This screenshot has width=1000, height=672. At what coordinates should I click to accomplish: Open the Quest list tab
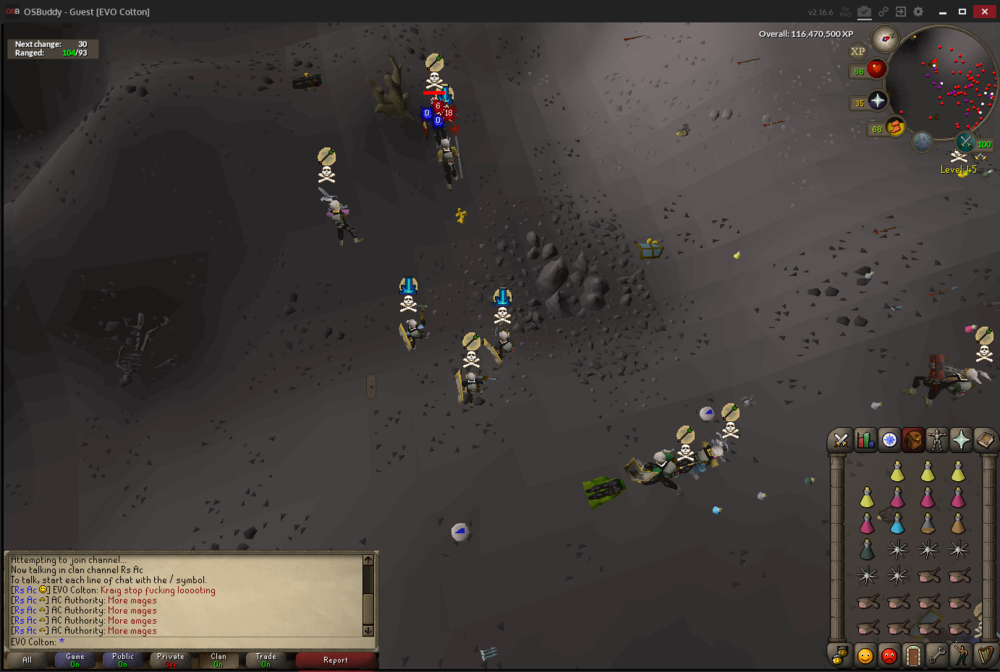tap(889, 440)
